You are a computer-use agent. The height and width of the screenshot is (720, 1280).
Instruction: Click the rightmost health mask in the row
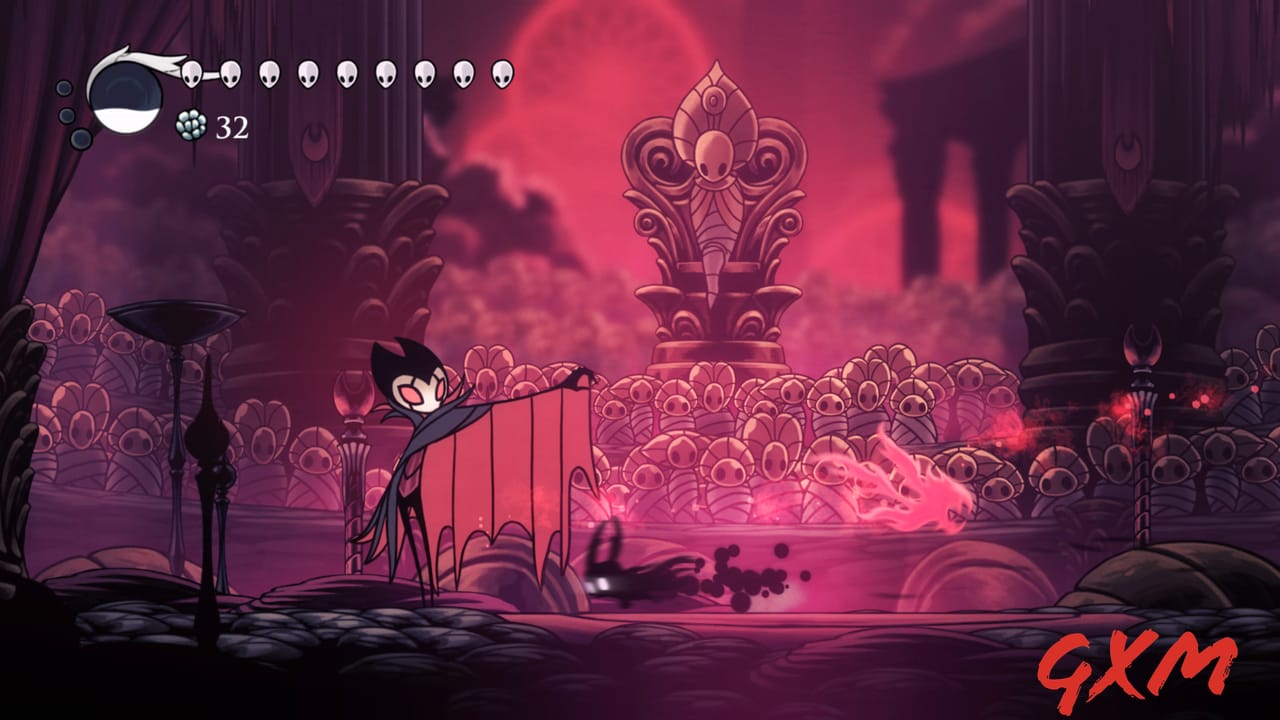(502, 73)
